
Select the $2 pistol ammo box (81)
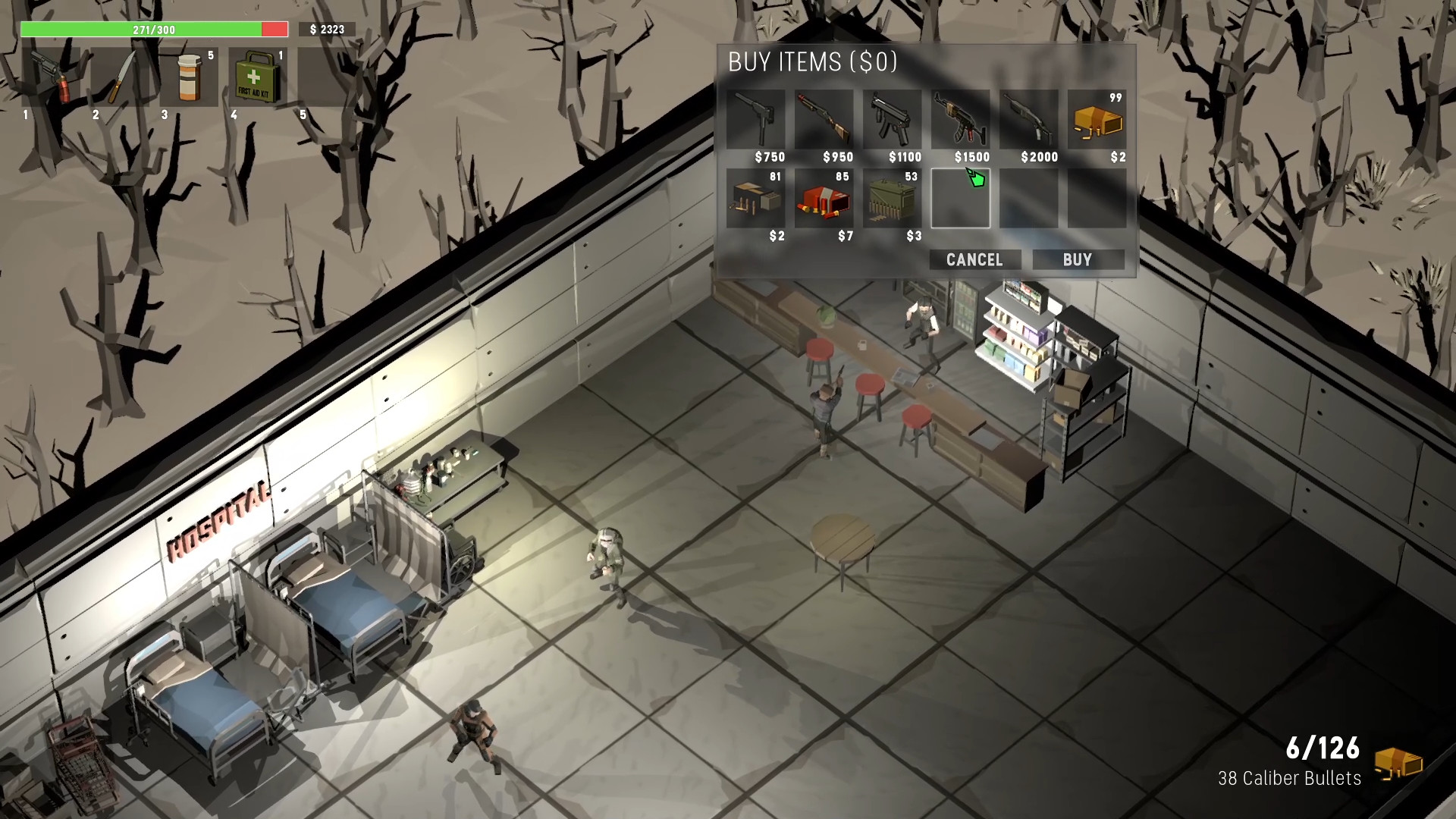tap(758, 199)
